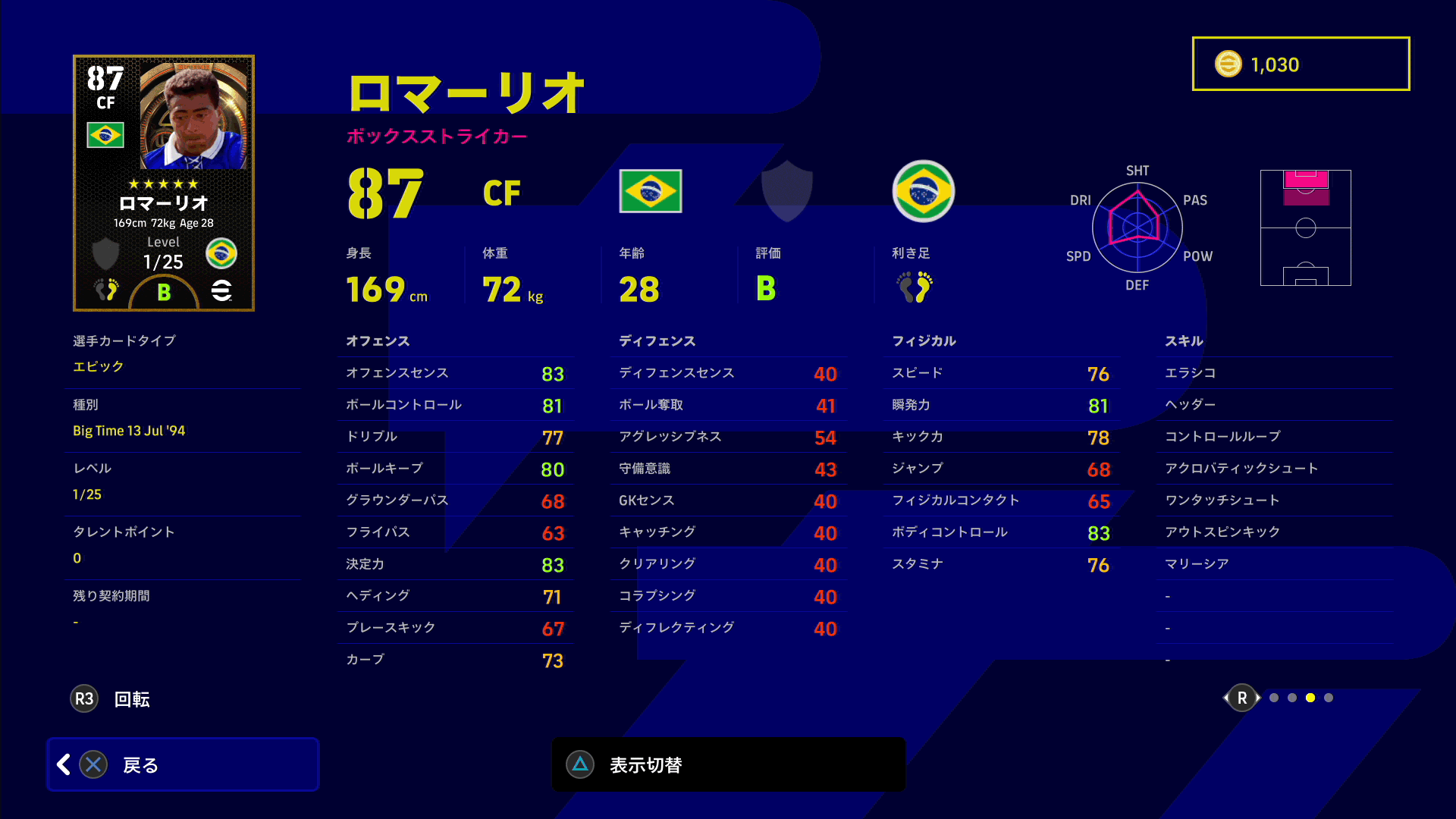Screen dimensions: 1456x819
Task: Toggle display using 表示切替 button
Action: pos(728,764)
